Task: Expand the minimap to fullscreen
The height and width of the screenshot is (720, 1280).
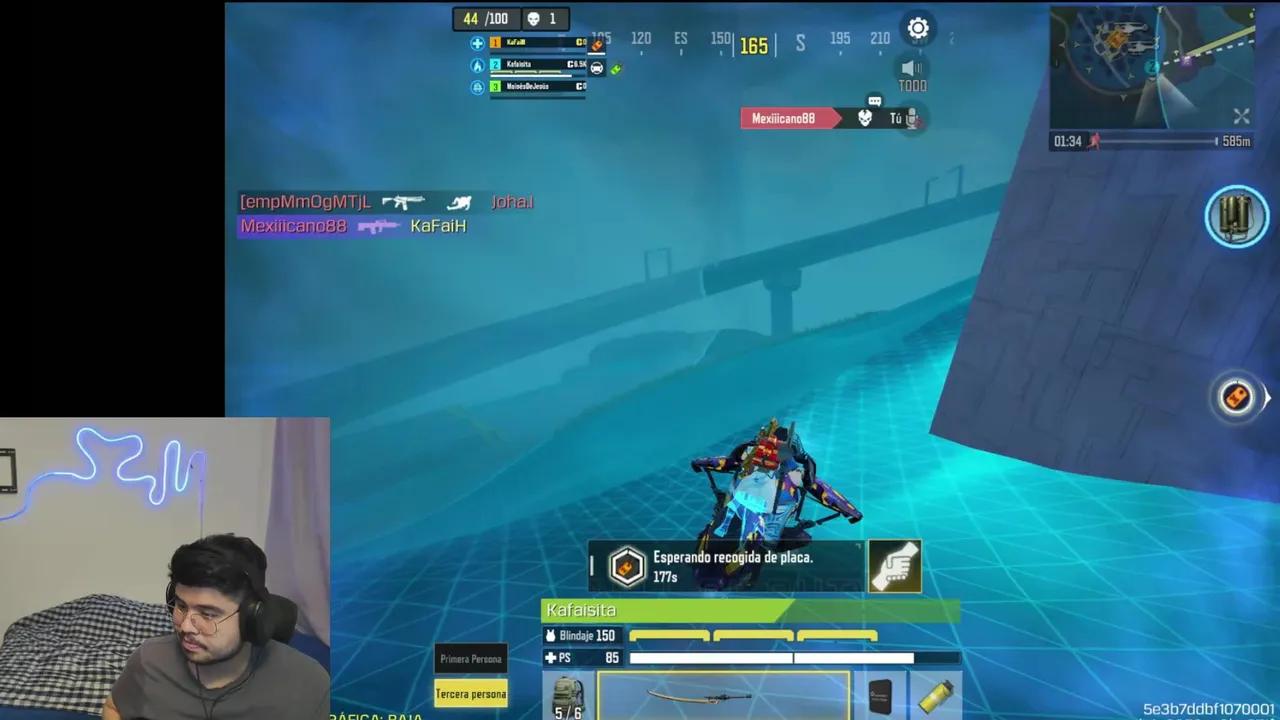Action: tap(1241, 116)
